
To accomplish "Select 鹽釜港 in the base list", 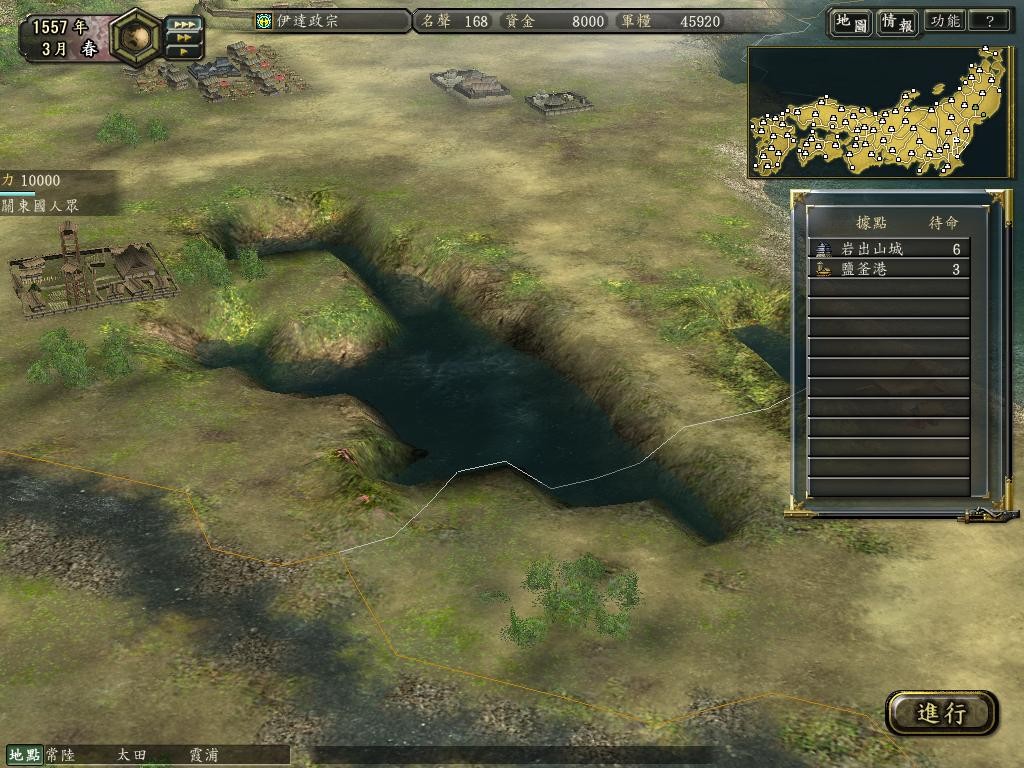I will (888, 269).
